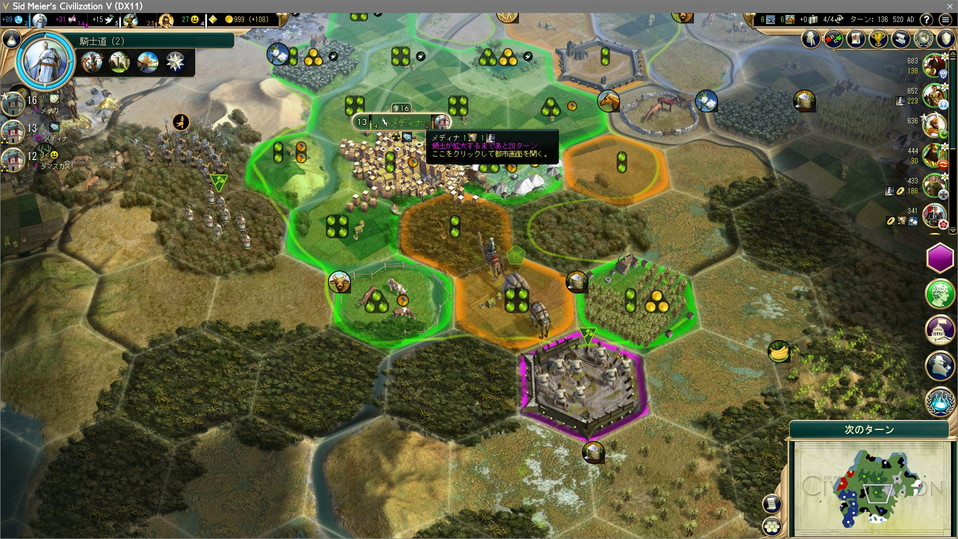Open happiness smiley in top bar
The height and width of the screenshot is (539, 958).
pyautogui.click(x=192, y=19)
